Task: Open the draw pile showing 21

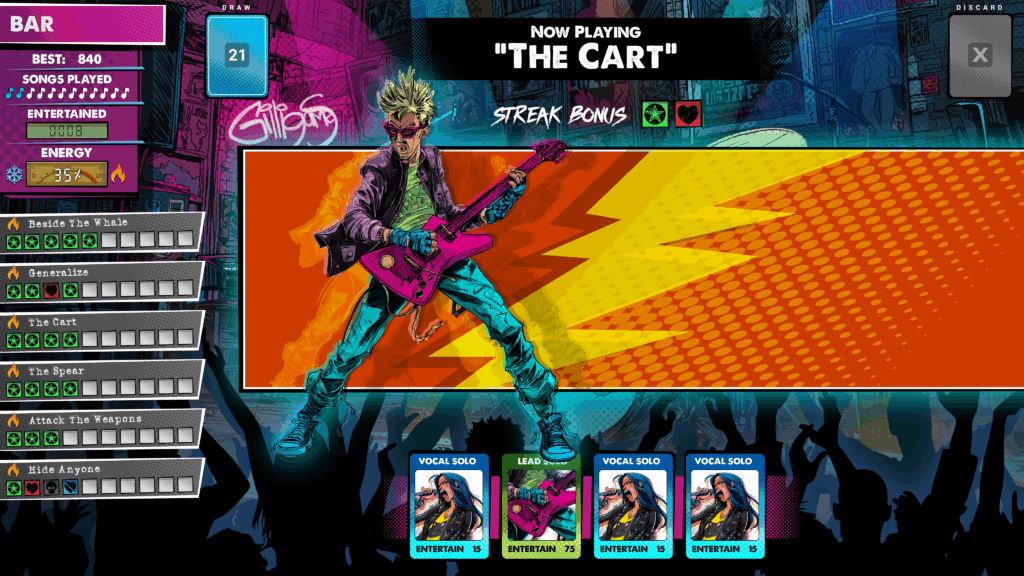Action: 237,55
